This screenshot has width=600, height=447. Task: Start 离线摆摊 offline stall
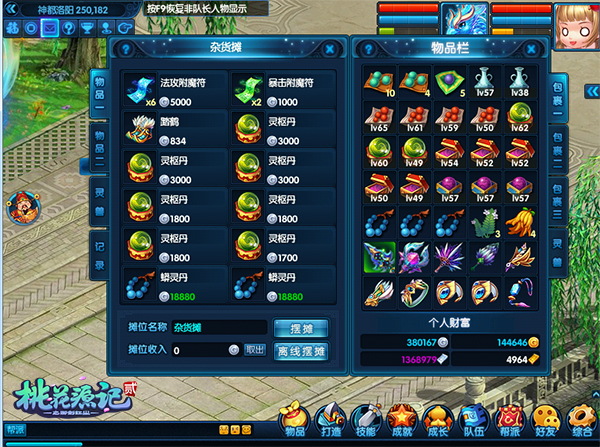pos(302,350)
